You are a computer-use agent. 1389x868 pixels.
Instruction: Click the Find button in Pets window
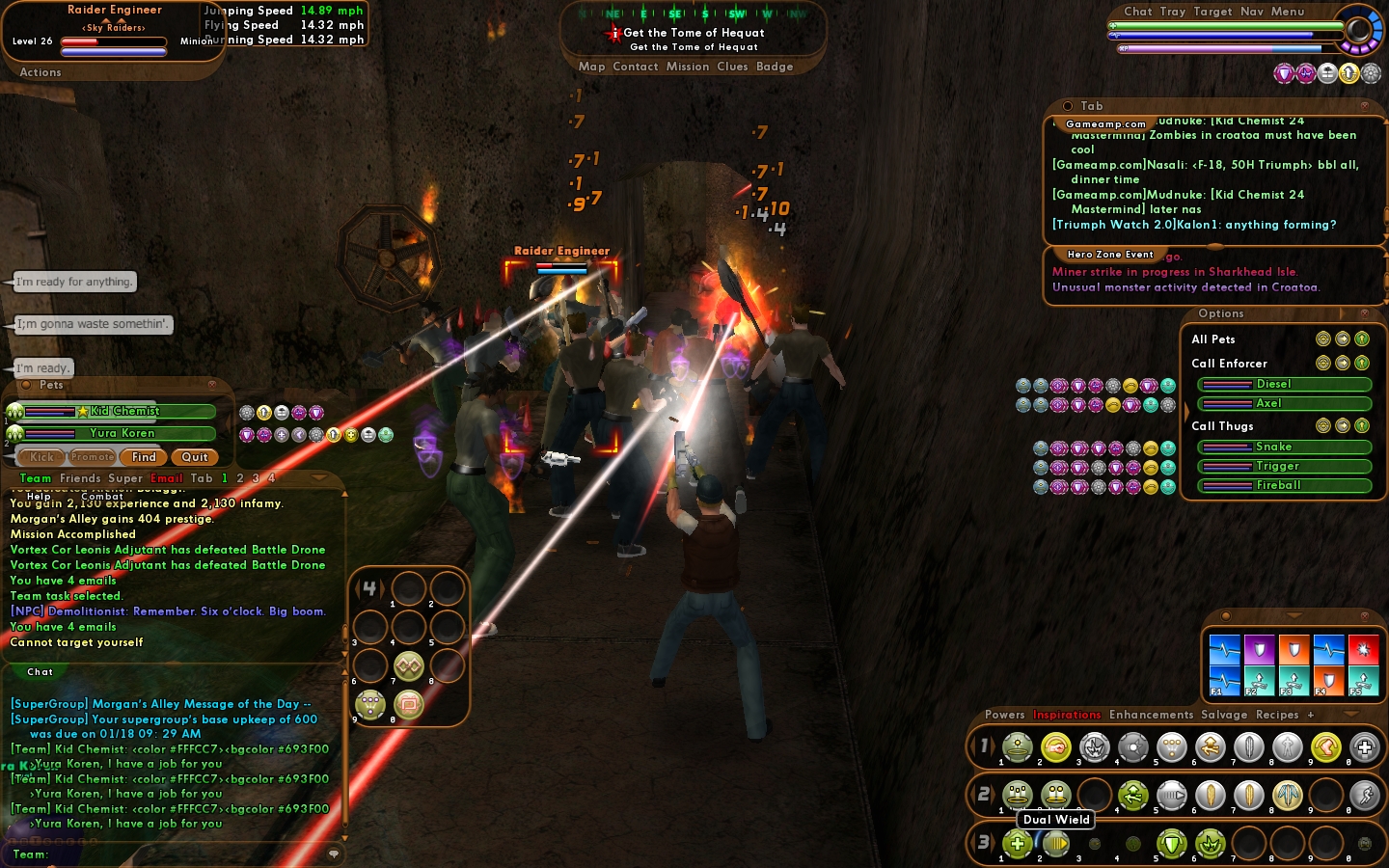click(144, 457)
